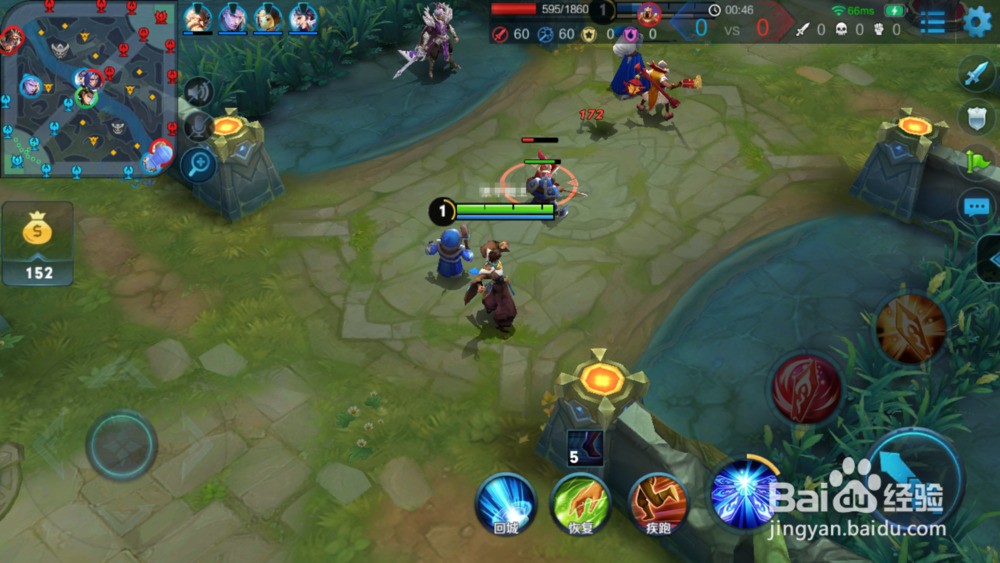Open the quick chat speech bubble
1000x563 pixels.
click(x=977, y=207)
